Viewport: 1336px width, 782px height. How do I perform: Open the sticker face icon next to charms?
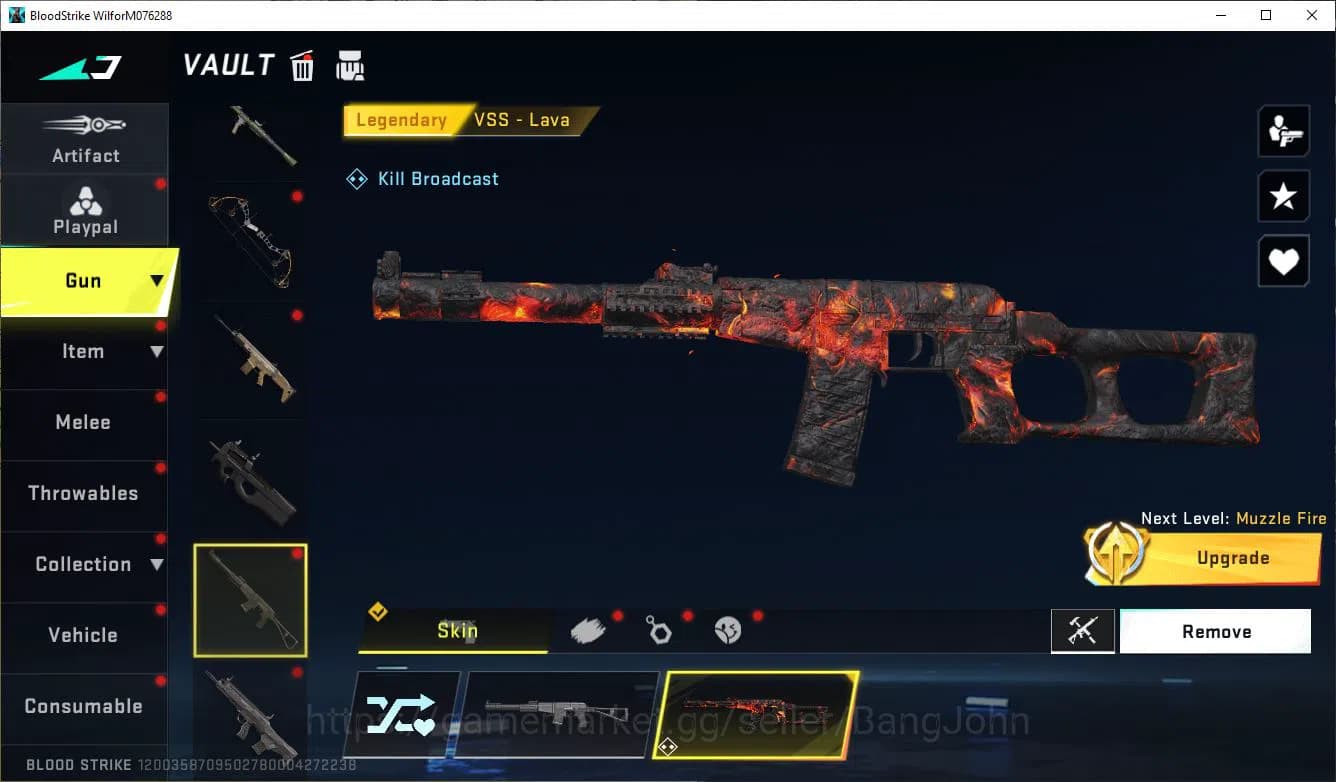(729, 629)
